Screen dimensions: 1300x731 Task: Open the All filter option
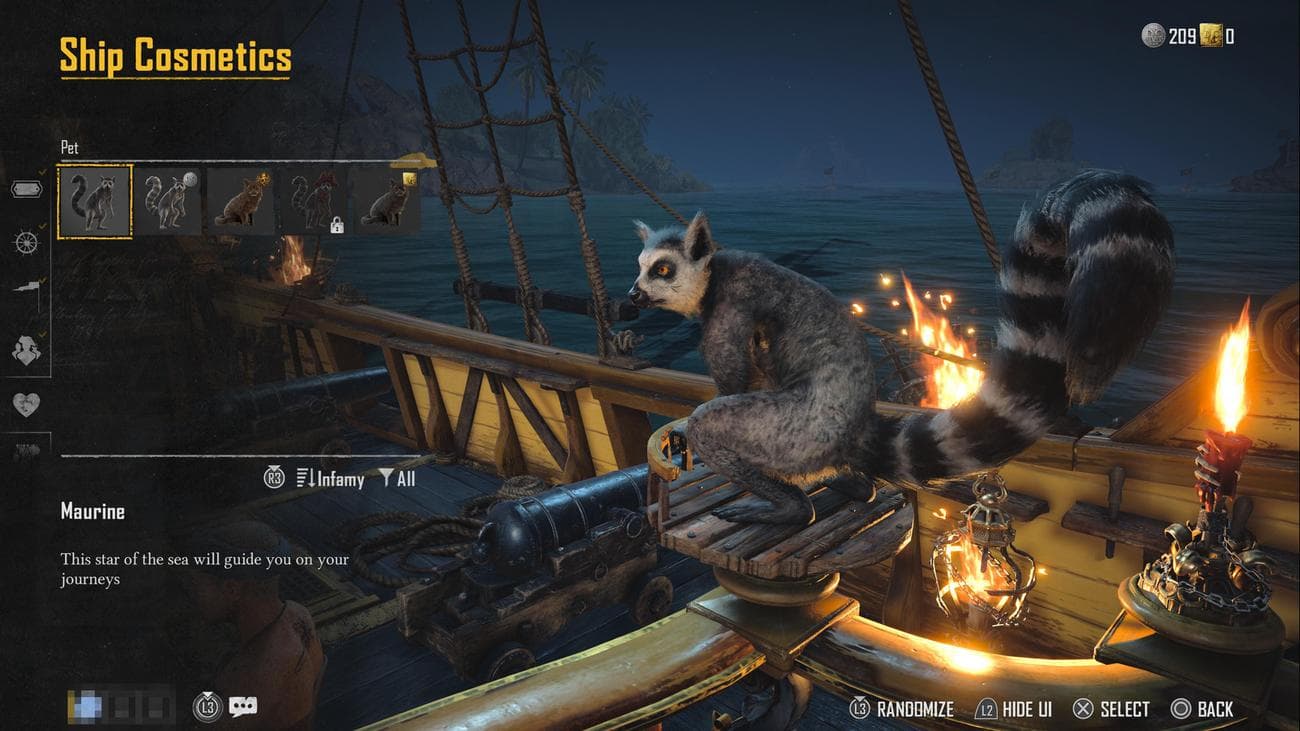[x=397, y=479]
